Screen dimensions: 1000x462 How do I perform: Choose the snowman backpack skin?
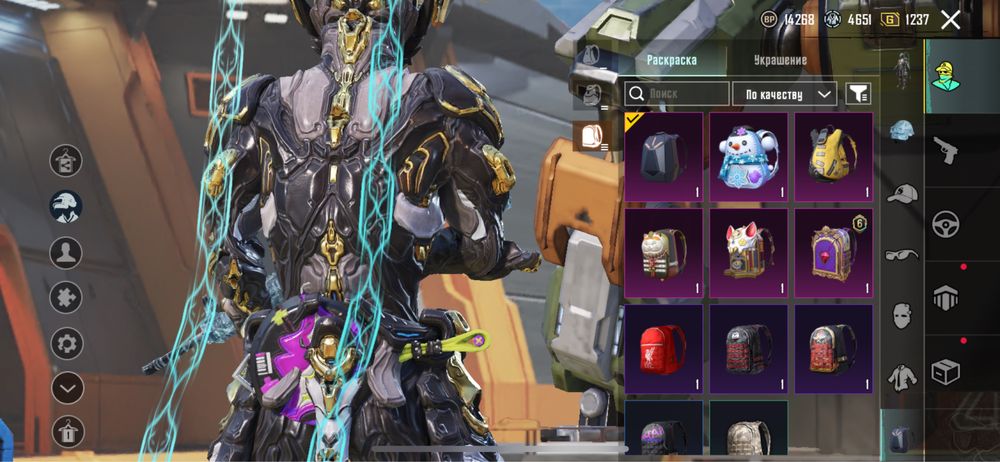pos(748,156)
